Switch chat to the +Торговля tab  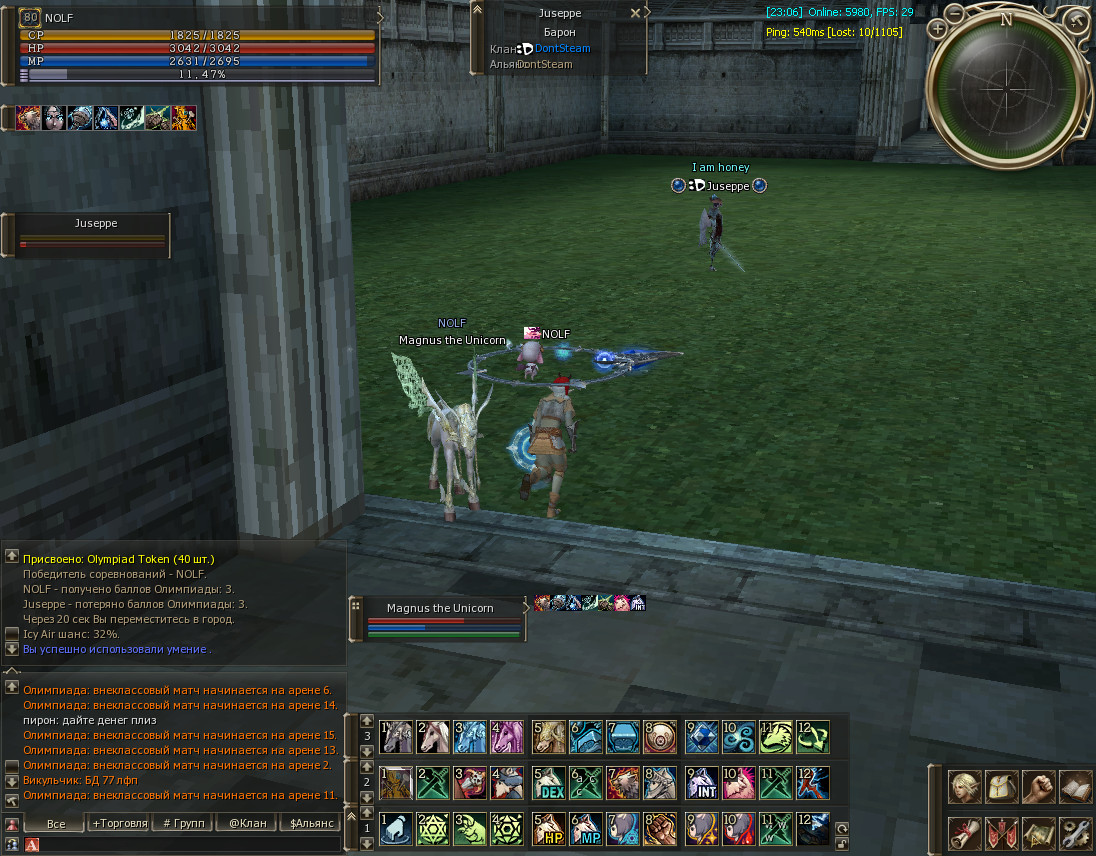pos(119,823)
